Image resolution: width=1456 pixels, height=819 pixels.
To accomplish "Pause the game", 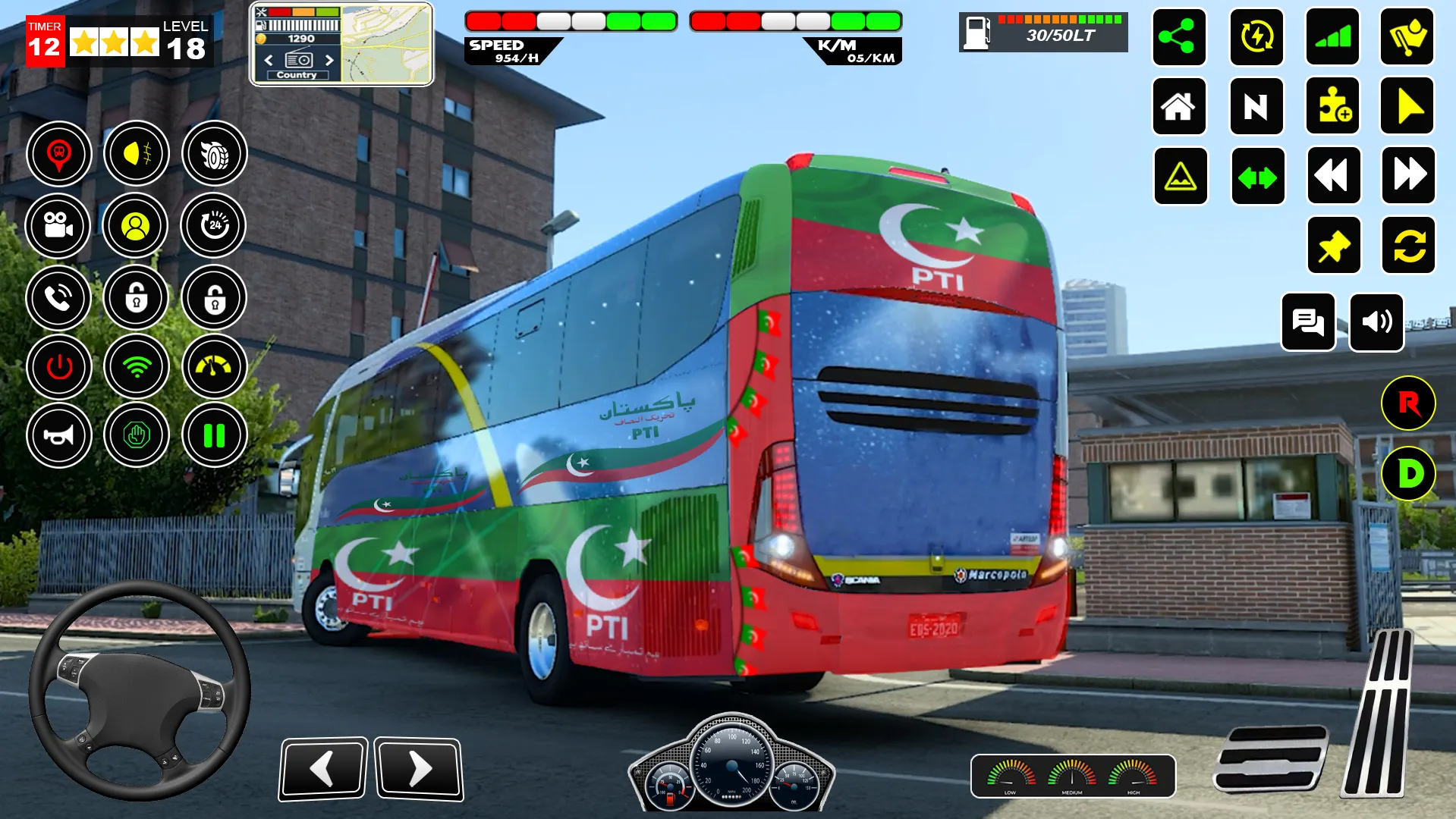I will [x=215, y=436].
